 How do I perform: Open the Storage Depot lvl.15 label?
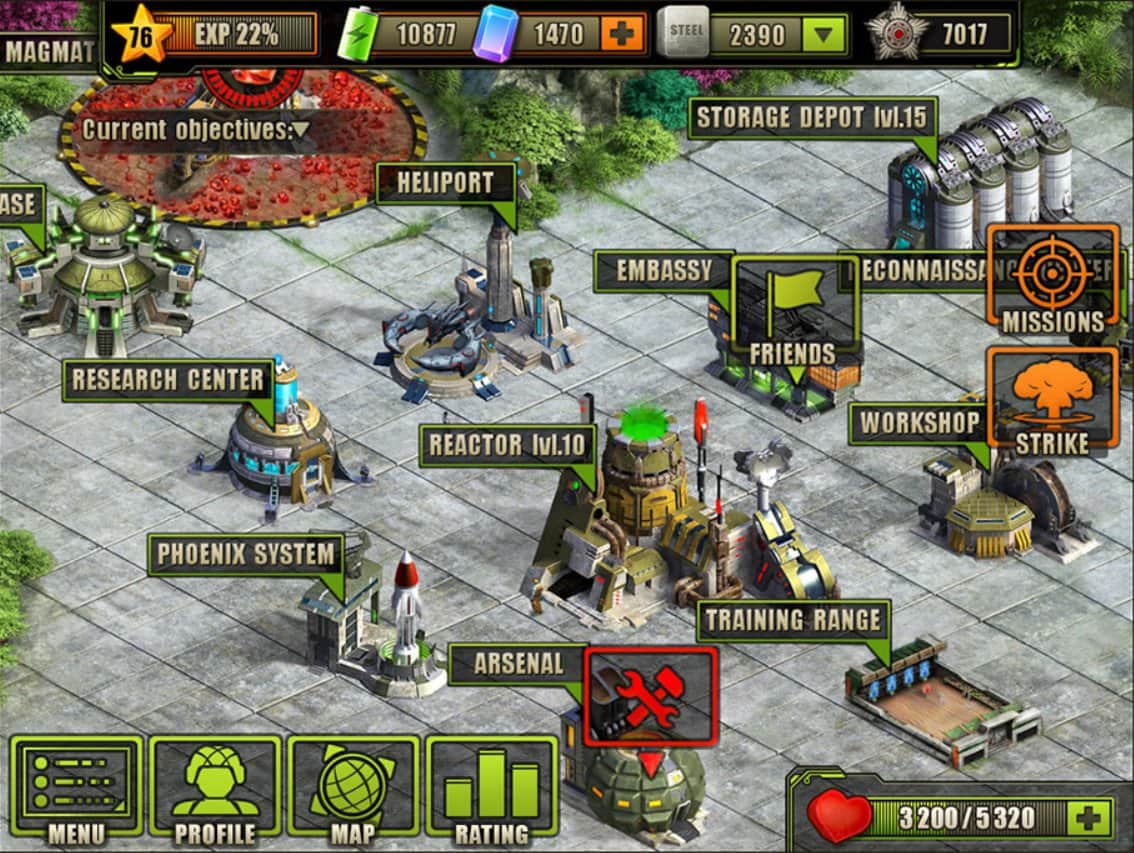pos(812,118)
